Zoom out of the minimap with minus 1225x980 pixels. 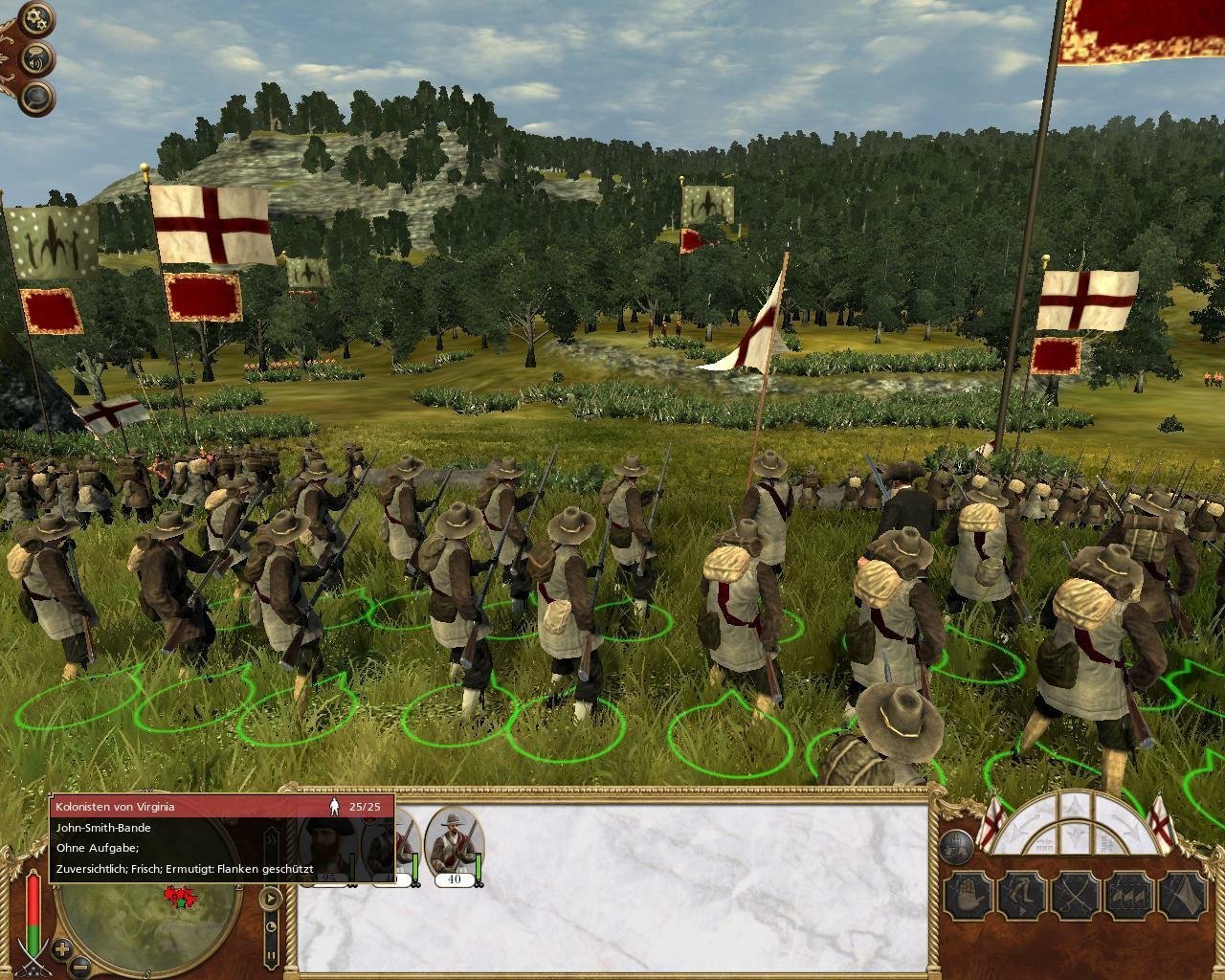click(x=78, y=965)
